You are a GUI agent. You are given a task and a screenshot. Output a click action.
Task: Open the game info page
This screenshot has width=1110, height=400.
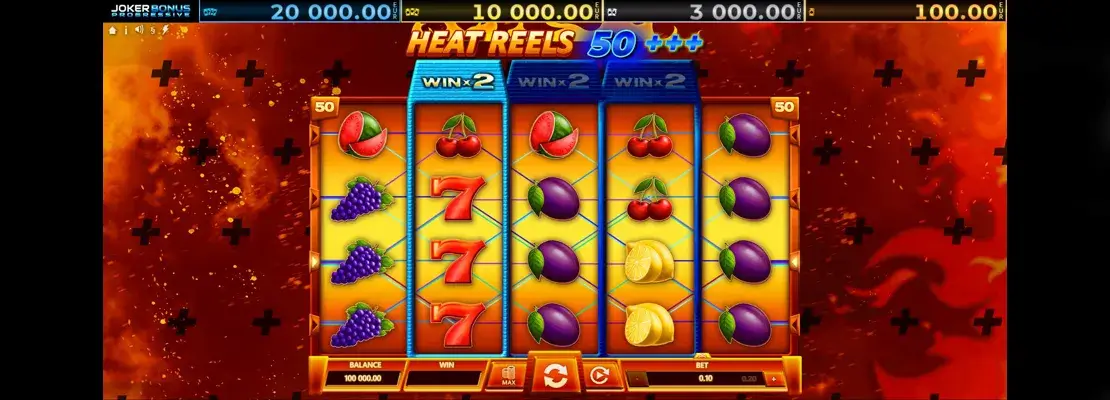[x=126, y=30]
